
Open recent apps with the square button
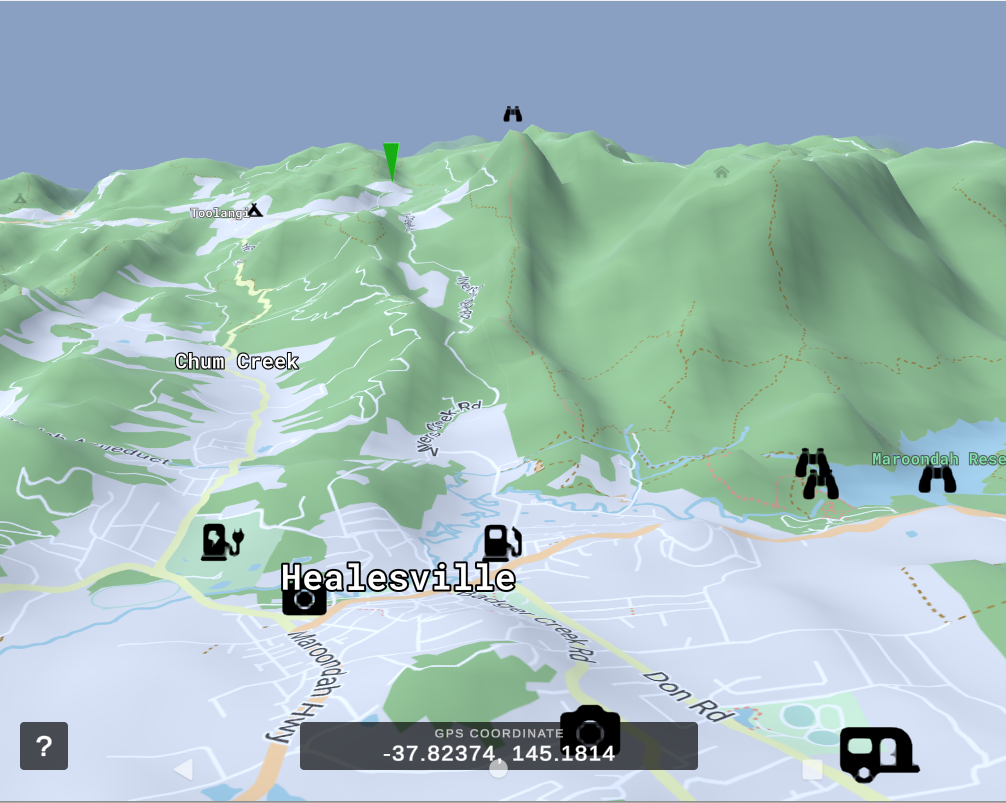point(812,769)
